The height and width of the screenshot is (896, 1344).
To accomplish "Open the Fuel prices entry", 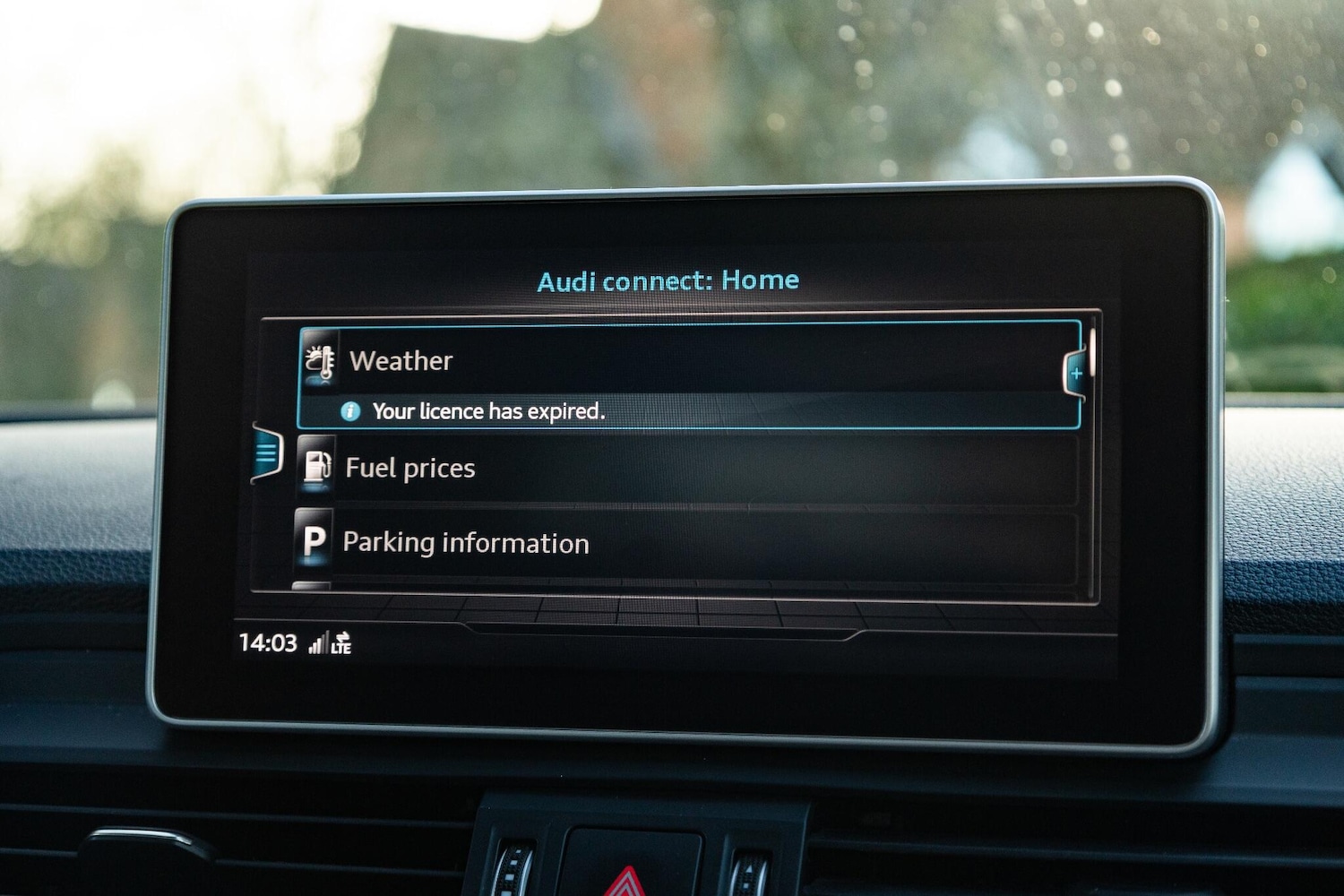I will pyautogui.click(x=410, y=469).
